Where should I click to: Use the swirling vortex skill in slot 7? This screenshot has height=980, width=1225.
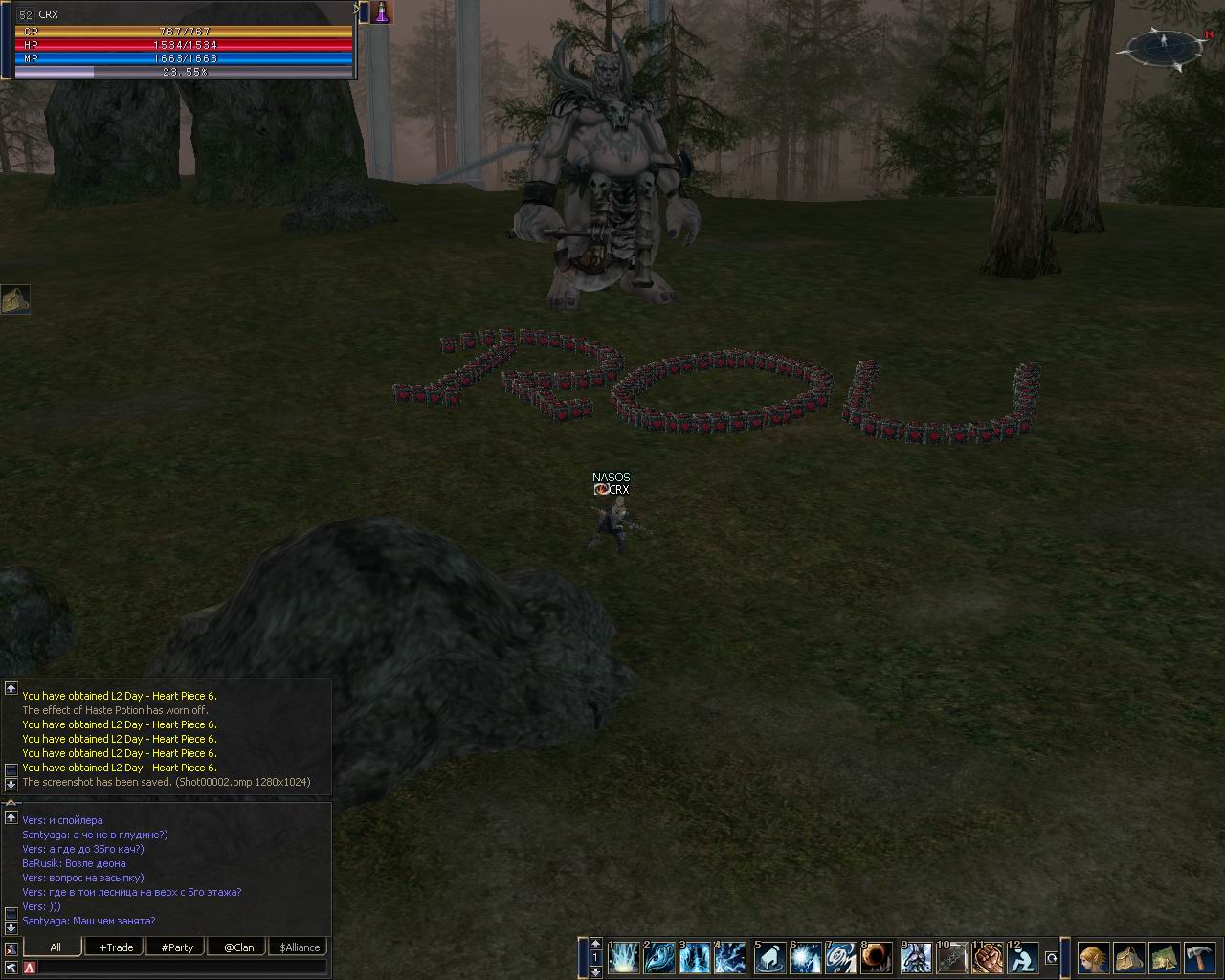coord(841,957)
